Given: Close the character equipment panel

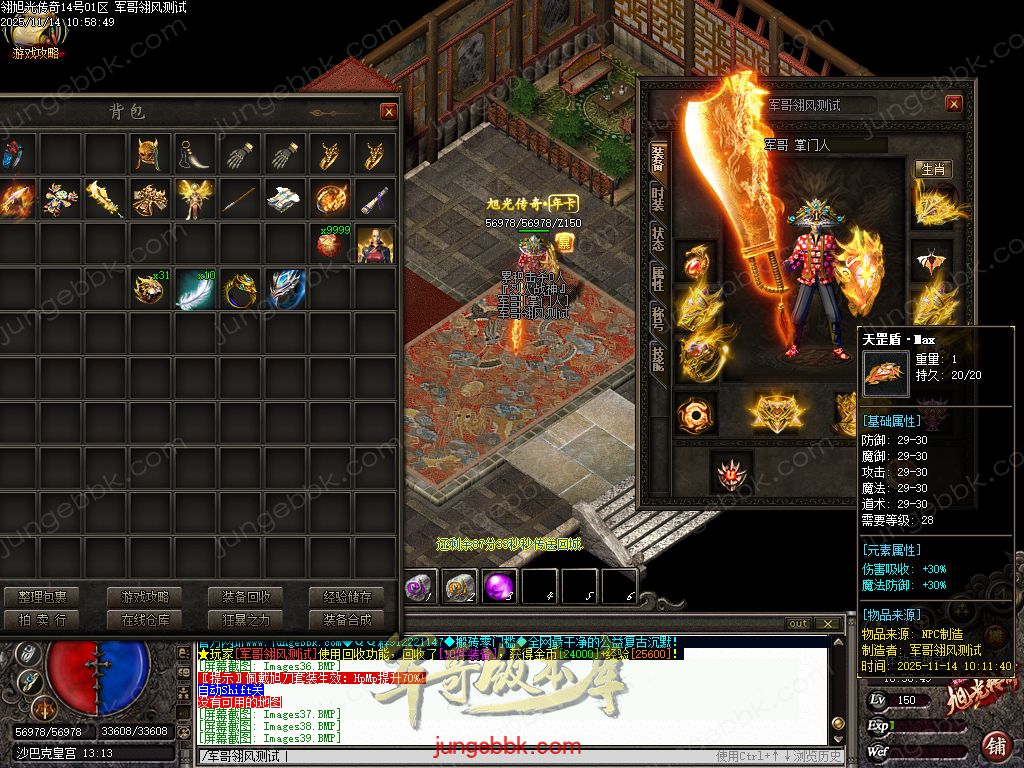Looking at the screenshot, I should pyautogui.click(x=954, y=104).
